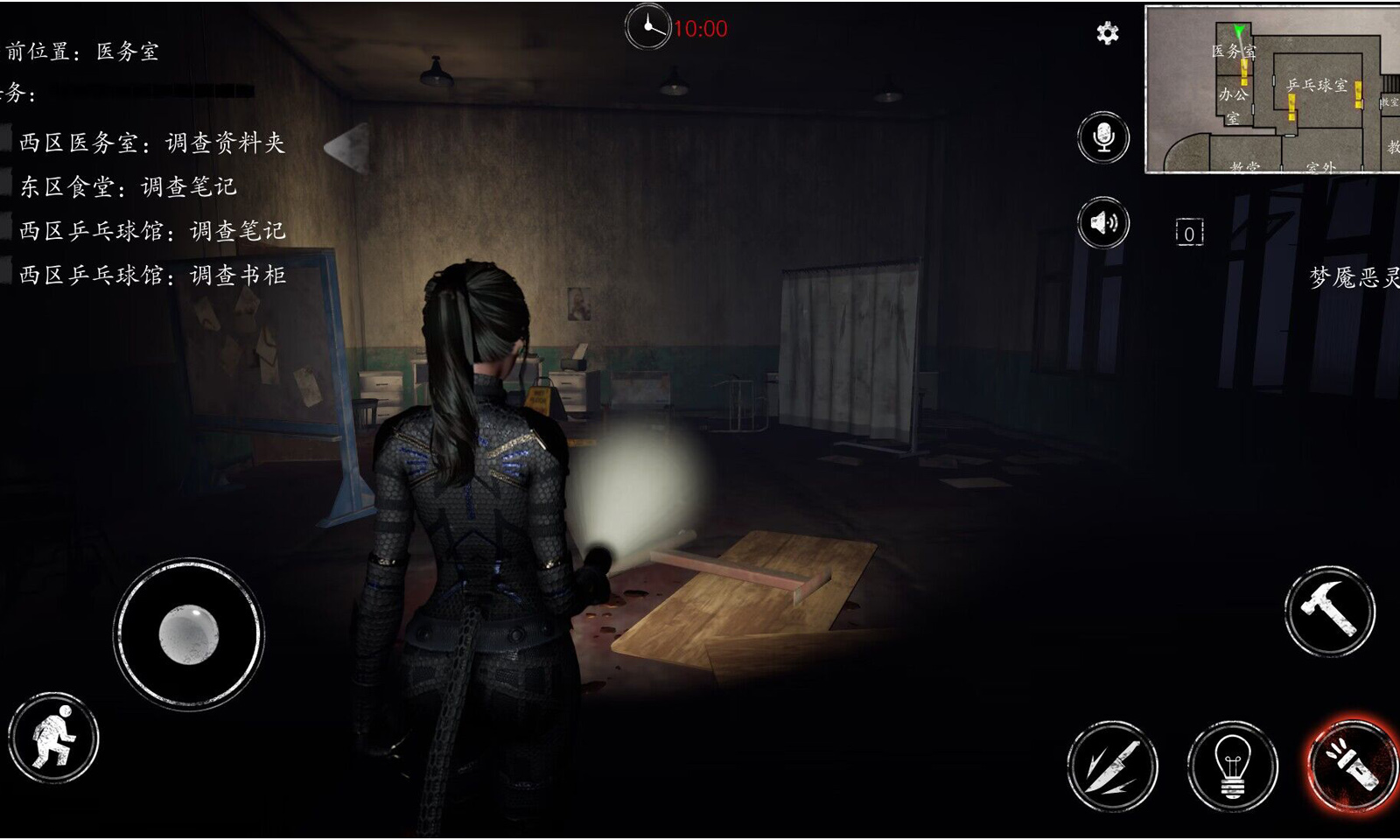1400x840 pixels.
Task: Activate the knife attack button
Action: tap(1112, 766)
